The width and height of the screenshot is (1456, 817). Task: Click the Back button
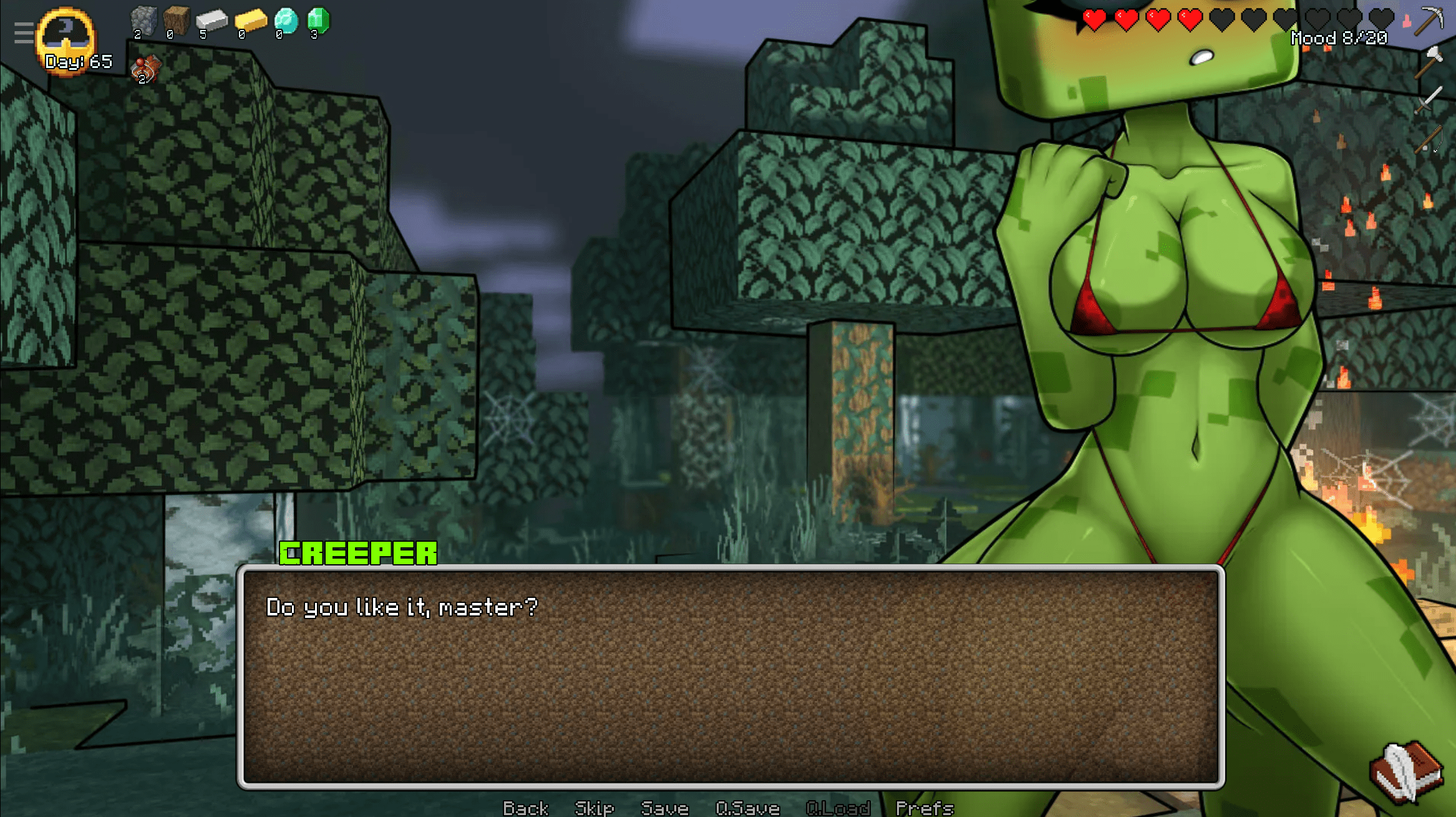tap(525, 808)
